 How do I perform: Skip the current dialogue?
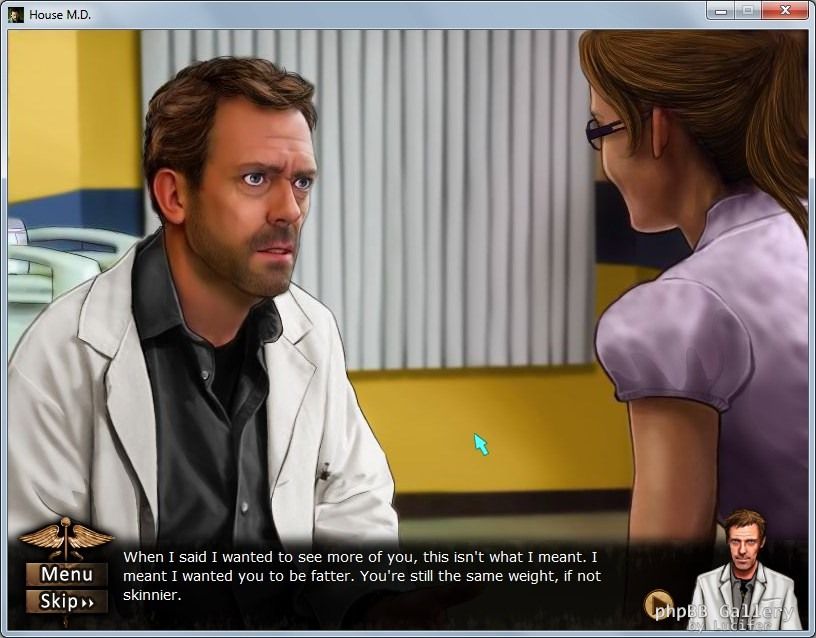[67, 601]
